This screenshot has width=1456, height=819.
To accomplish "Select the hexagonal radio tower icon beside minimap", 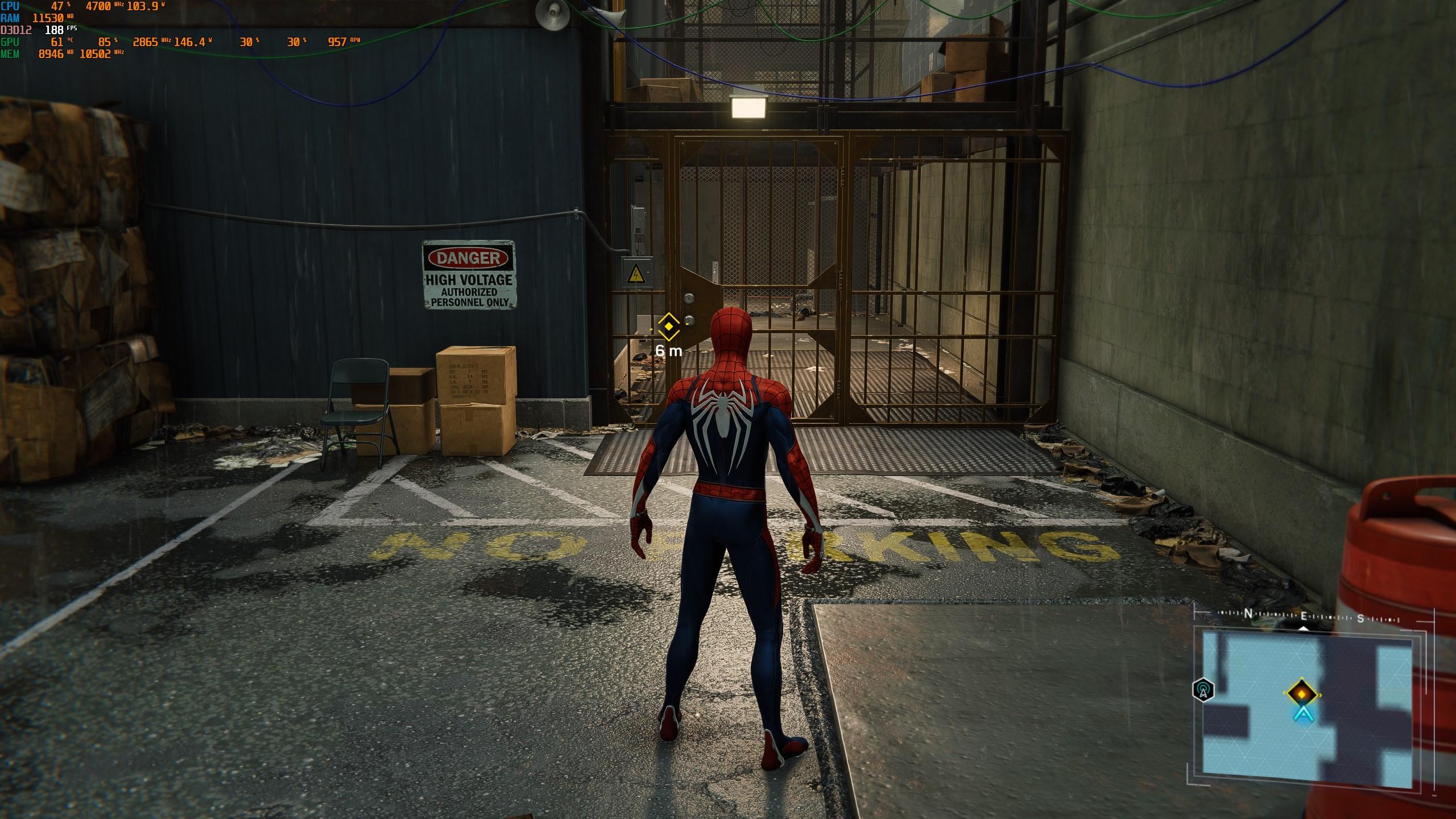I will coord(1203,690).
